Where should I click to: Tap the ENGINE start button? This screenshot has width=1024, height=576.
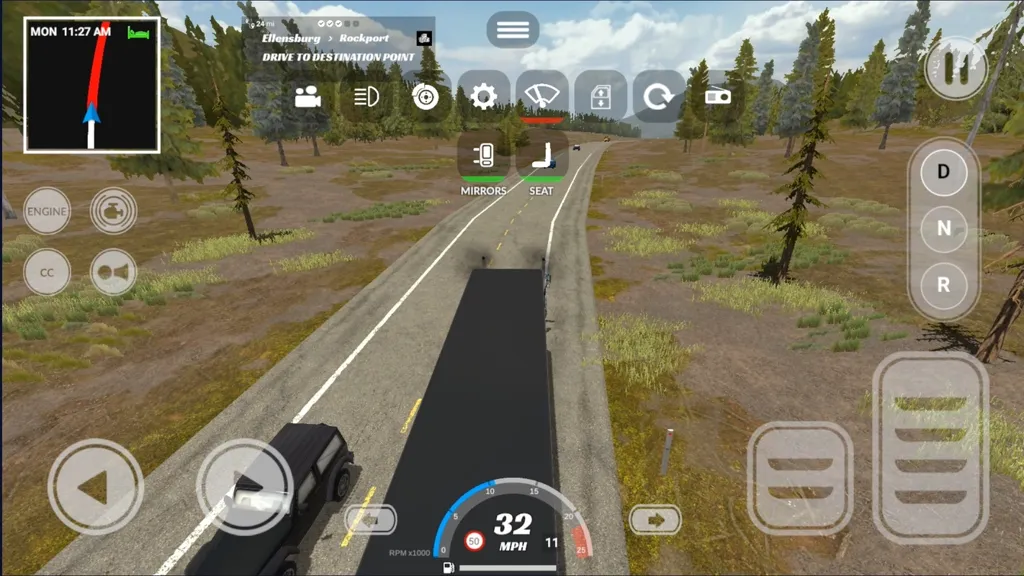pos(47,212)
